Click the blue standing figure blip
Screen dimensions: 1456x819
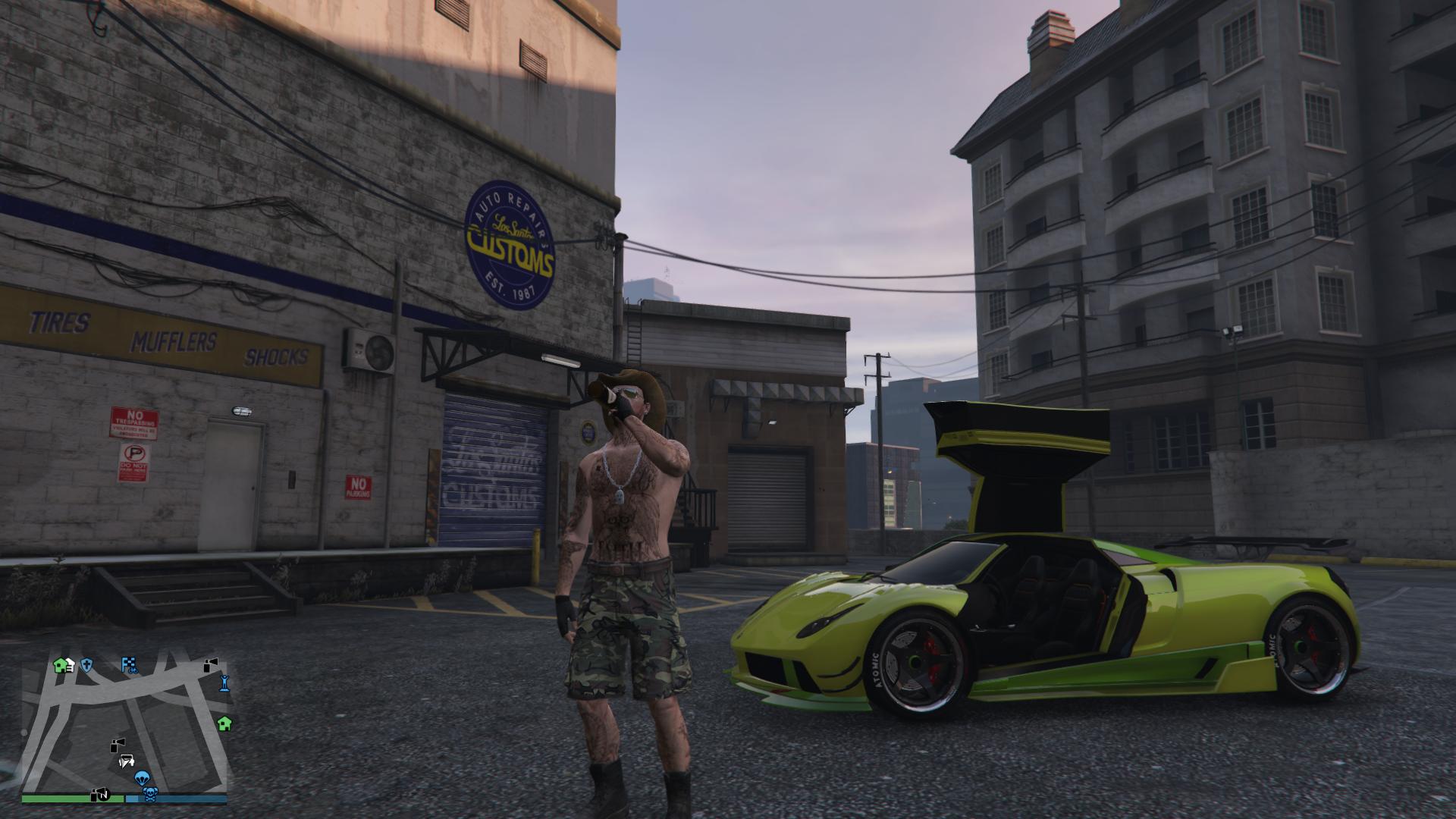[x=224, y=684]
